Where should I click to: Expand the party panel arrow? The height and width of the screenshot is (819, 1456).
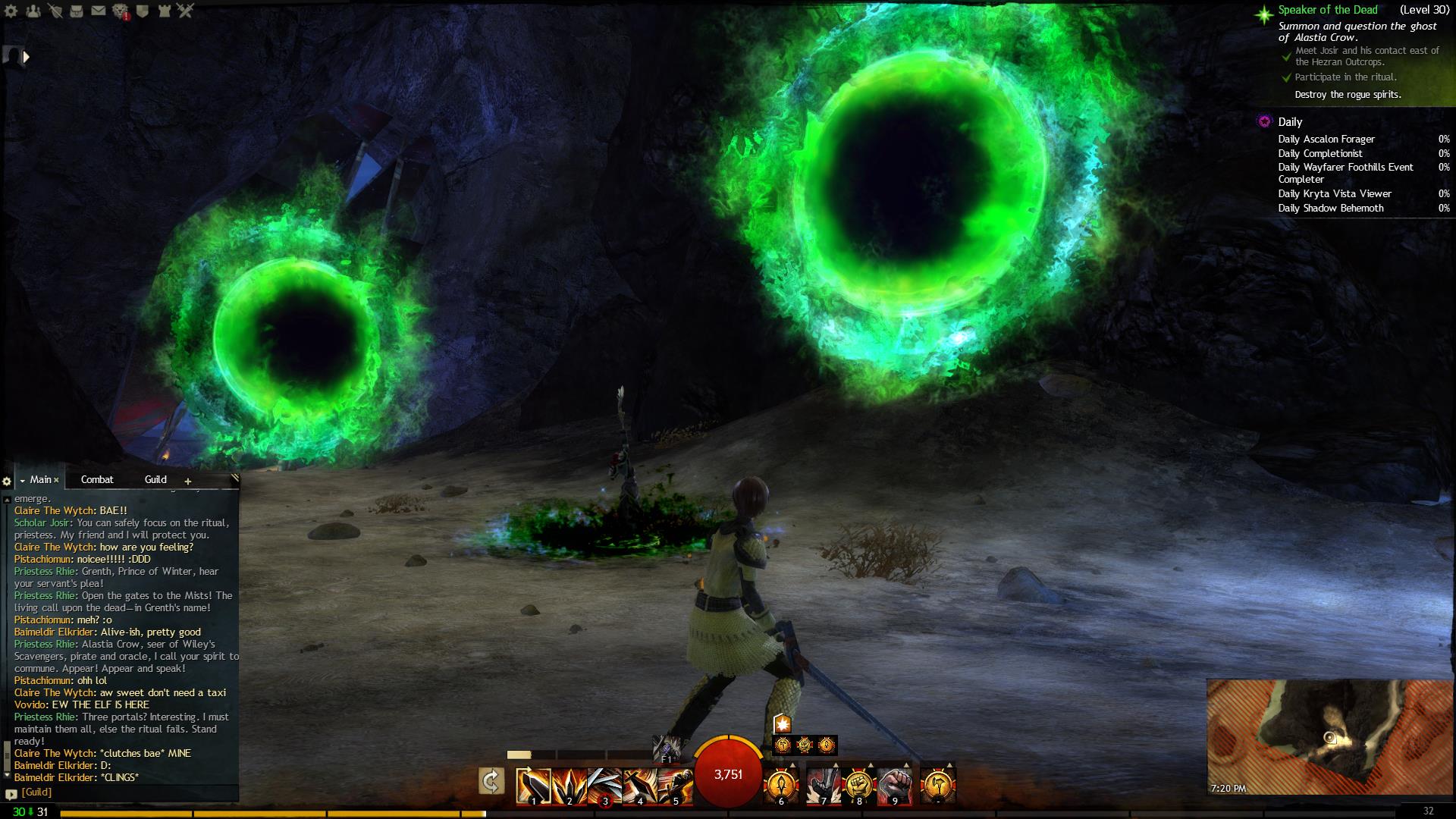pyautogui.click(x=27, y=57)
